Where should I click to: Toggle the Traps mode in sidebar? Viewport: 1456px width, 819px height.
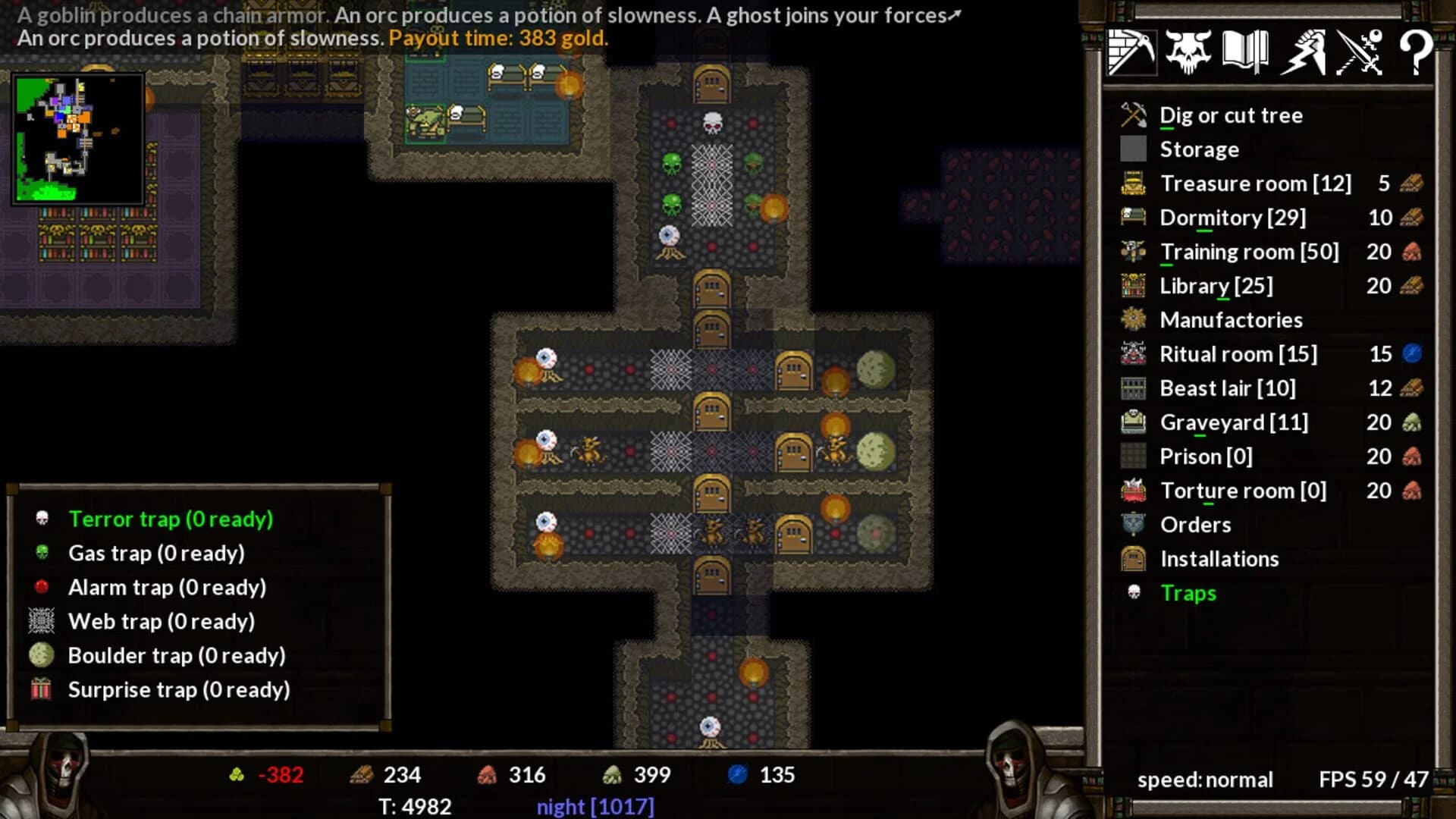coord(1188,593)
